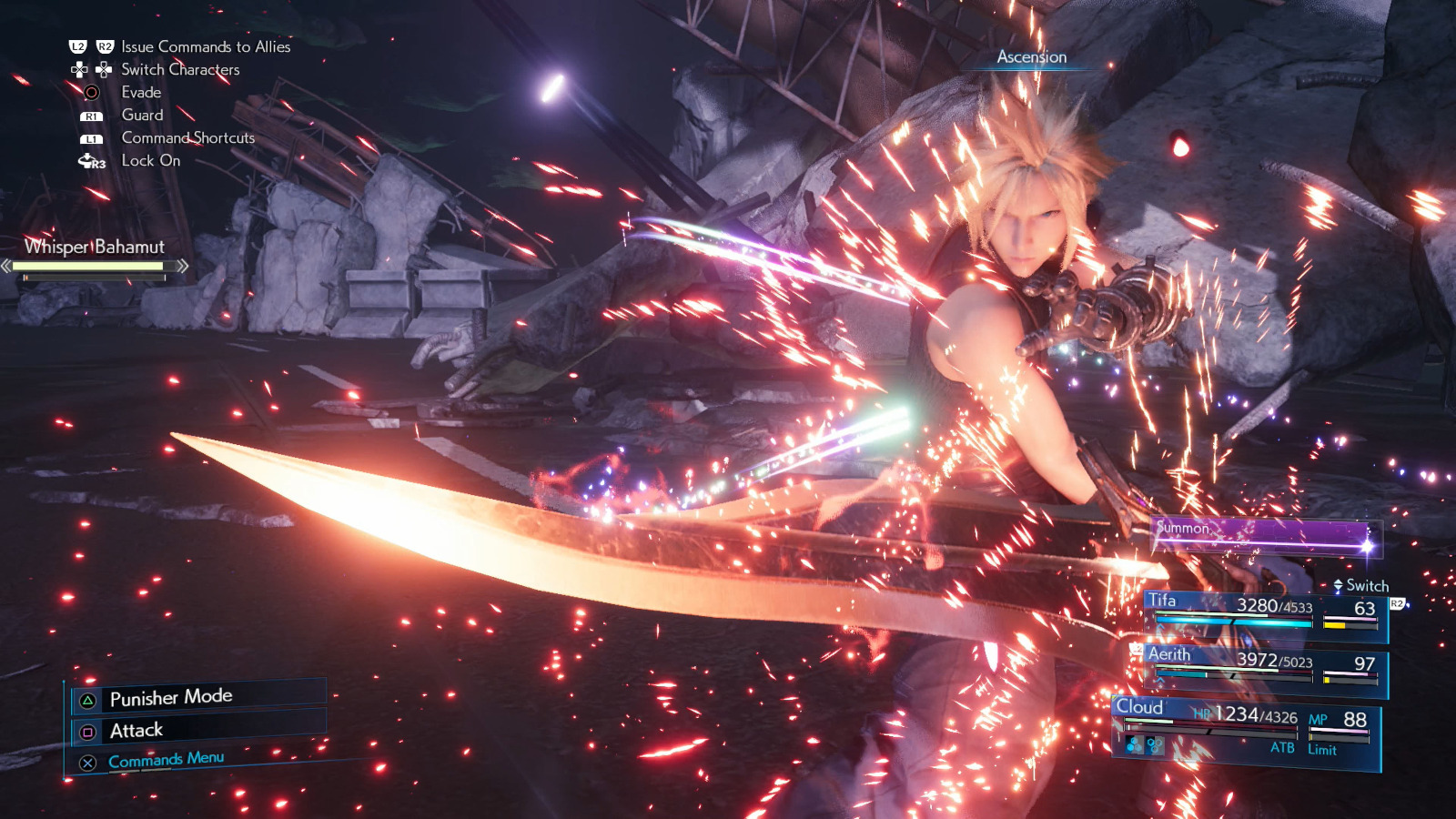
Task: Select the Triangle icon beside Punisher Mode
Action: tap(87, 701)
